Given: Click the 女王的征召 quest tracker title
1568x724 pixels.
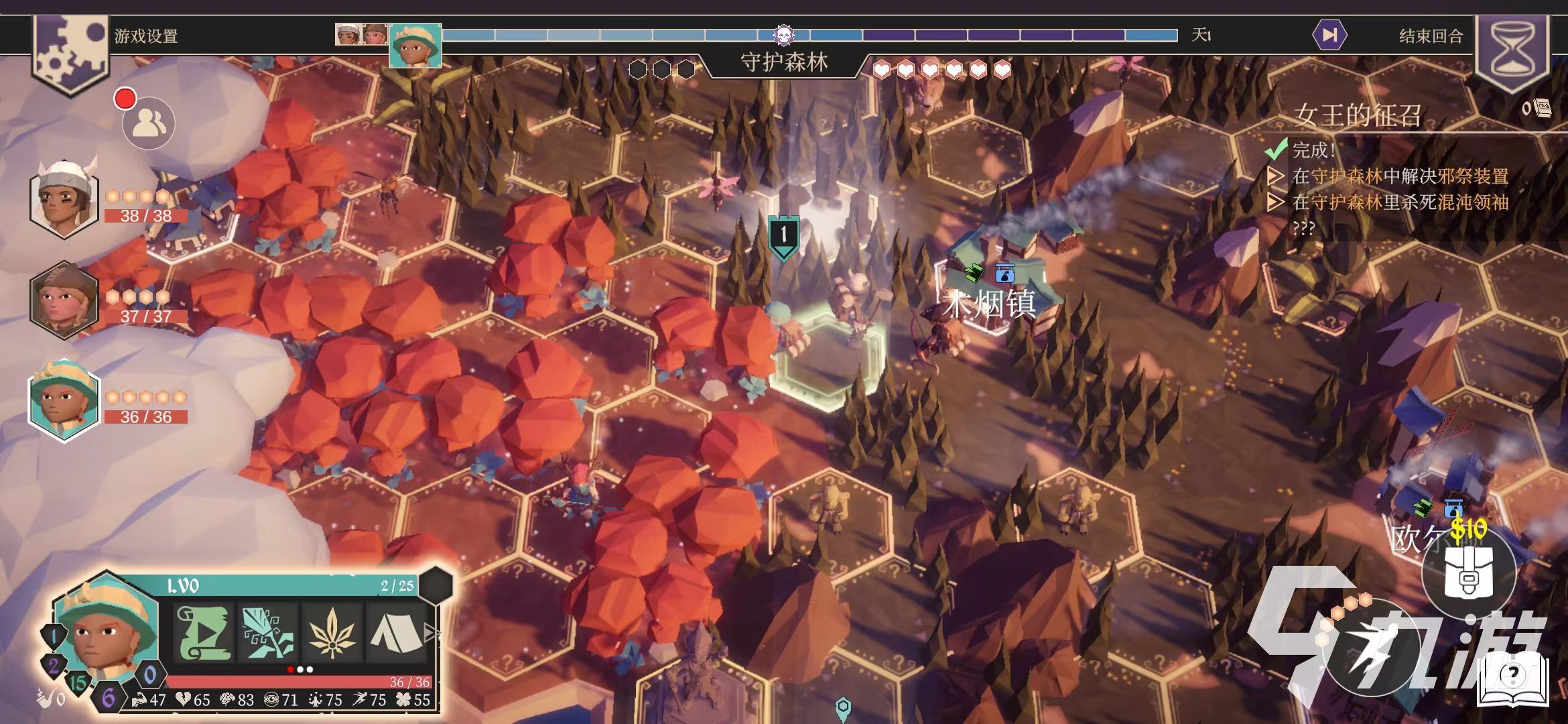Looking at the screenshot, I should coord(1358,115).
